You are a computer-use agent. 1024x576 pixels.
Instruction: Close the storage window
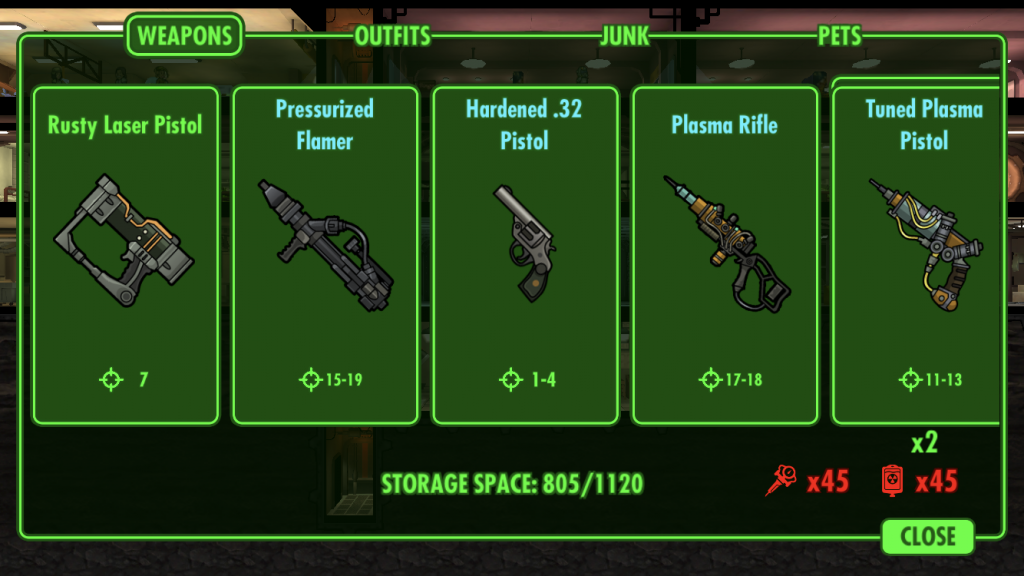928,536
